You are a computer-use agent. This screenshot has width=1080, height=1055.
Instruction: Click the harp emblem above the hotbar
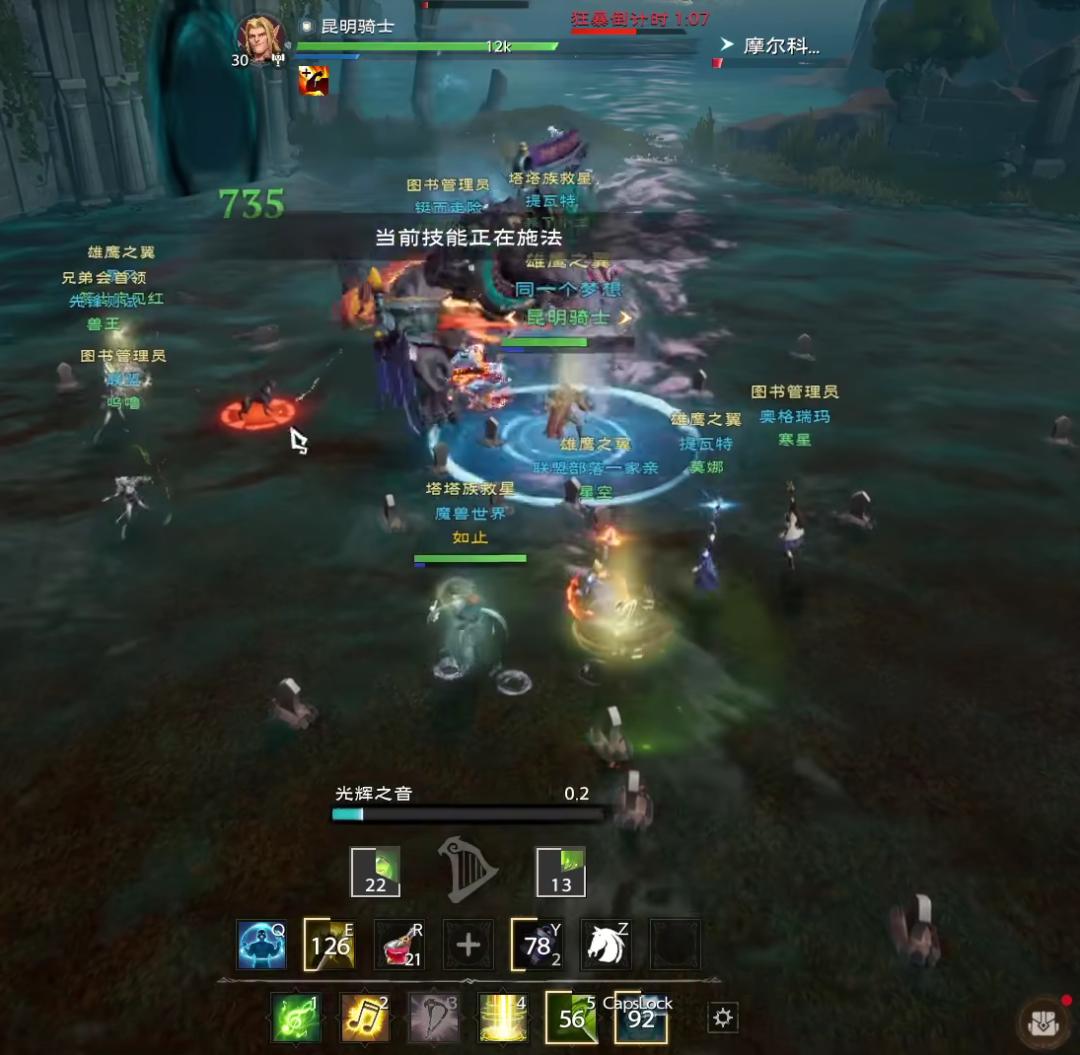(x=468, y=869)
